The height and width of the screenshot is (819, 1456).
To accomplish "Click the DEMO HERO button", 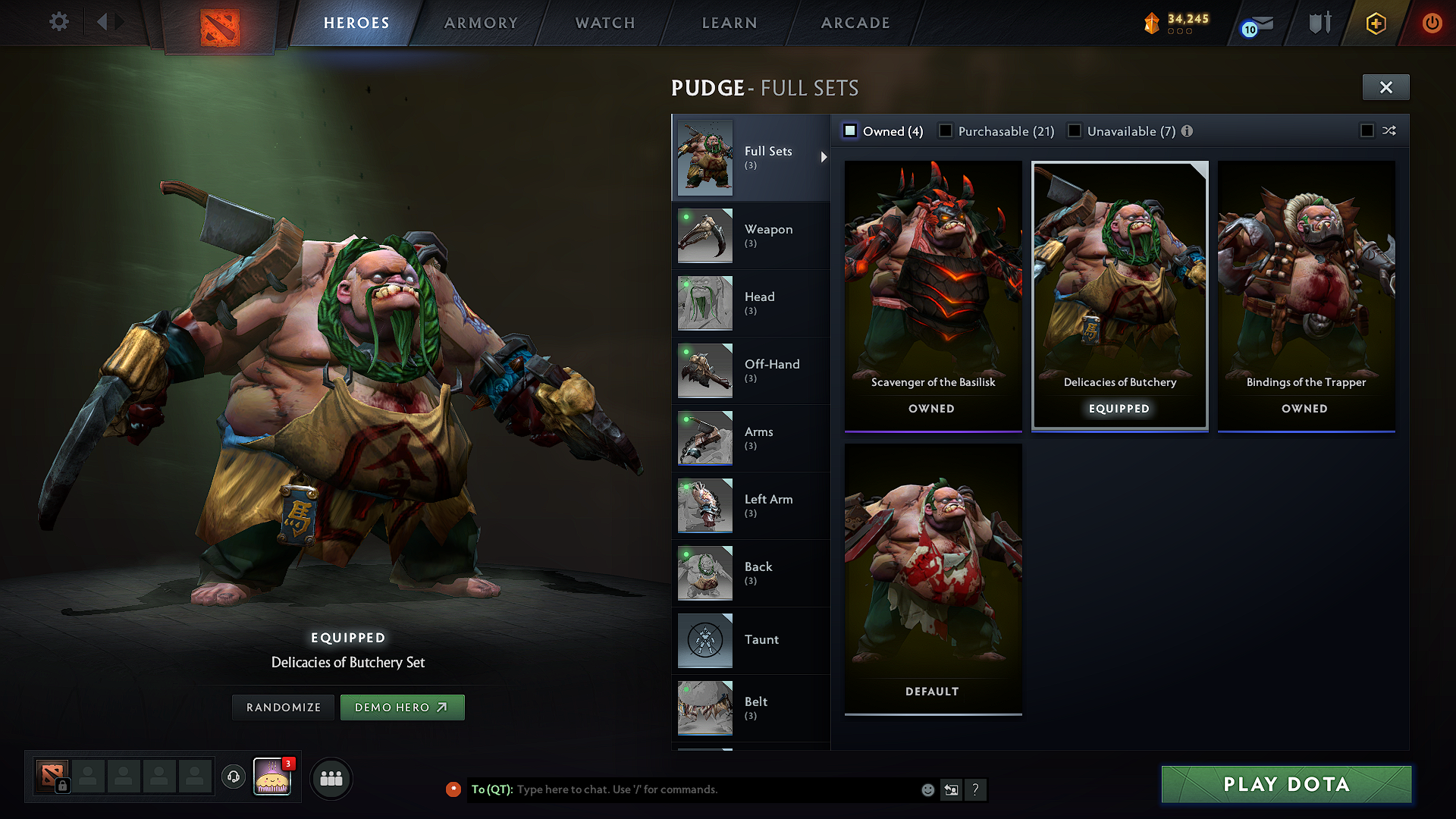I will pyautogui.click(x=403, y=707).
